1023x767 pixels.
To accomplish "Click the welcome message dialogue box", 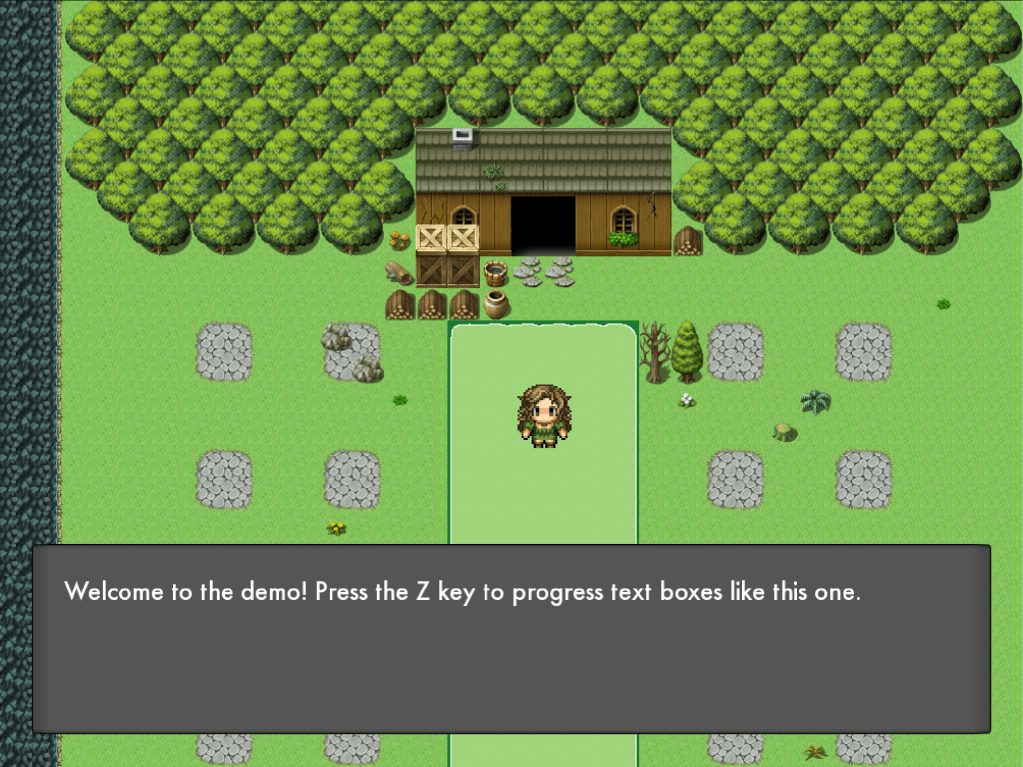I will (511, 638).
